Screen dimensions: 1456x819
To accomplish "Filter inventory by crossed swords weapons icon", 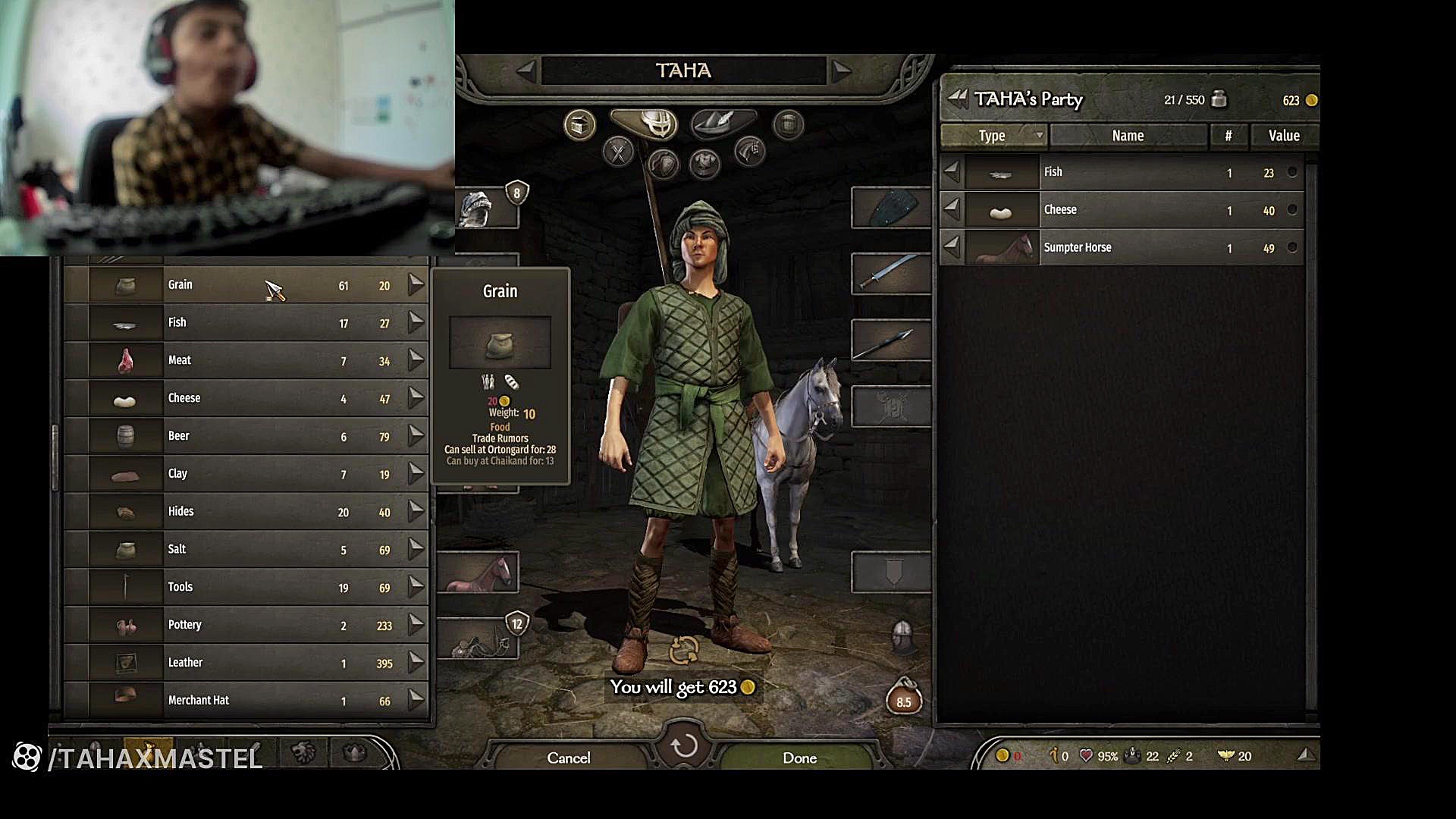I will click(618, 153).
